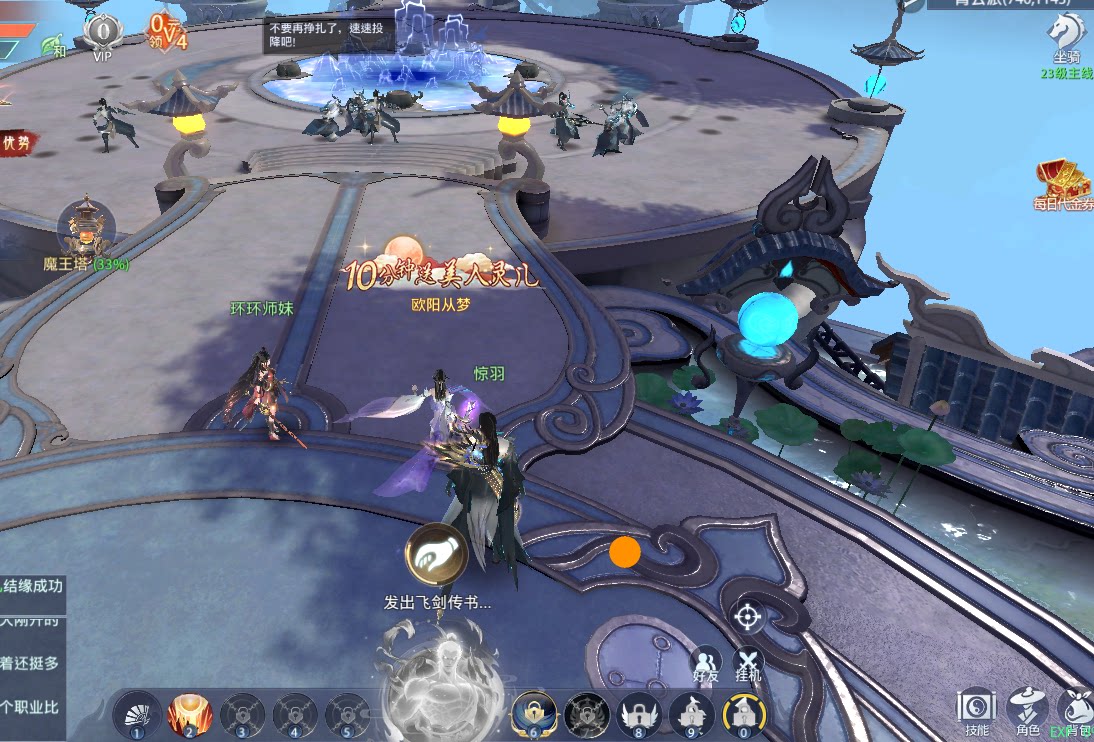Open the 每日代金券 treasure chest
Viewport: 1094px width, 742px height.
point(1064,184)
